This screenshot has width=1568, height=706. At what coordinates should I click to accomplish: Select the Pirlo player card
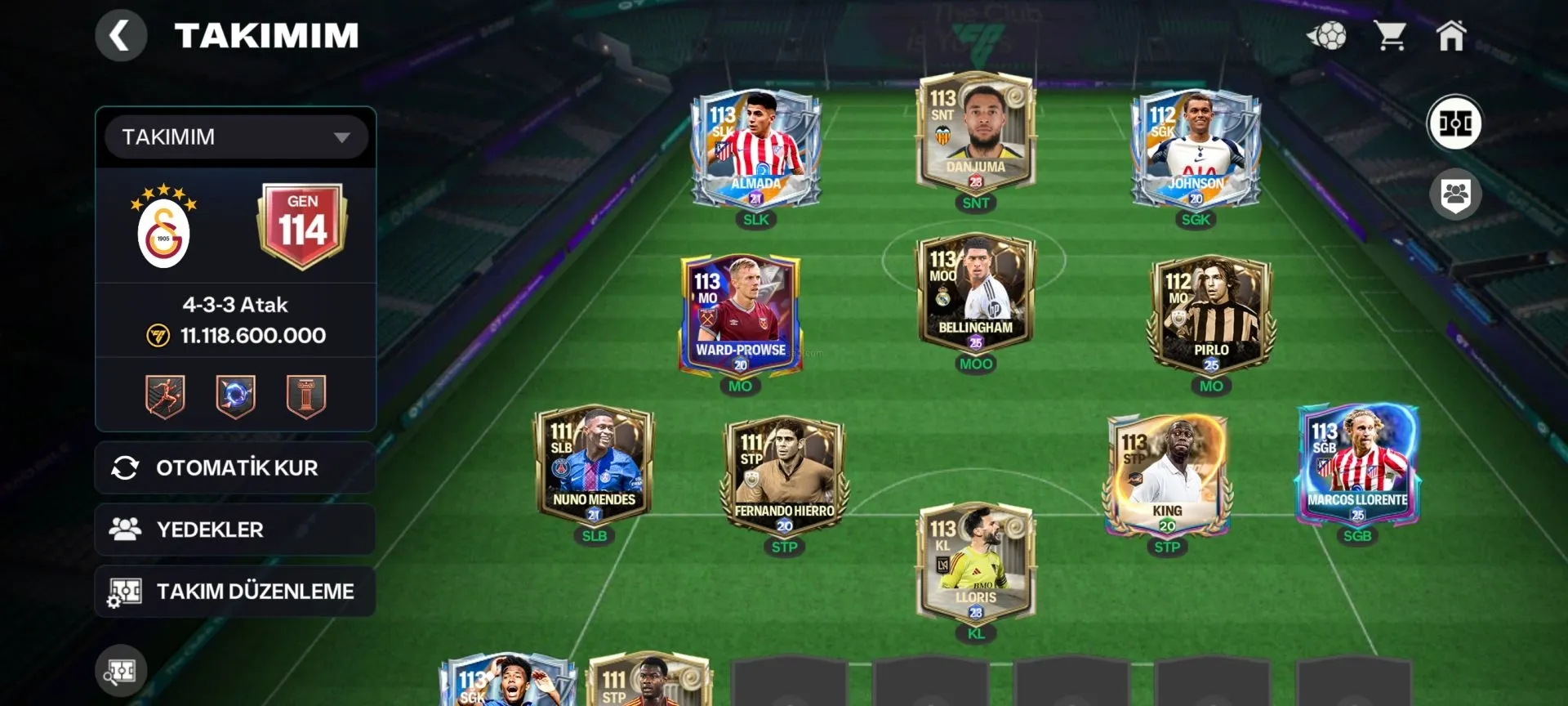coord(1211,315)
